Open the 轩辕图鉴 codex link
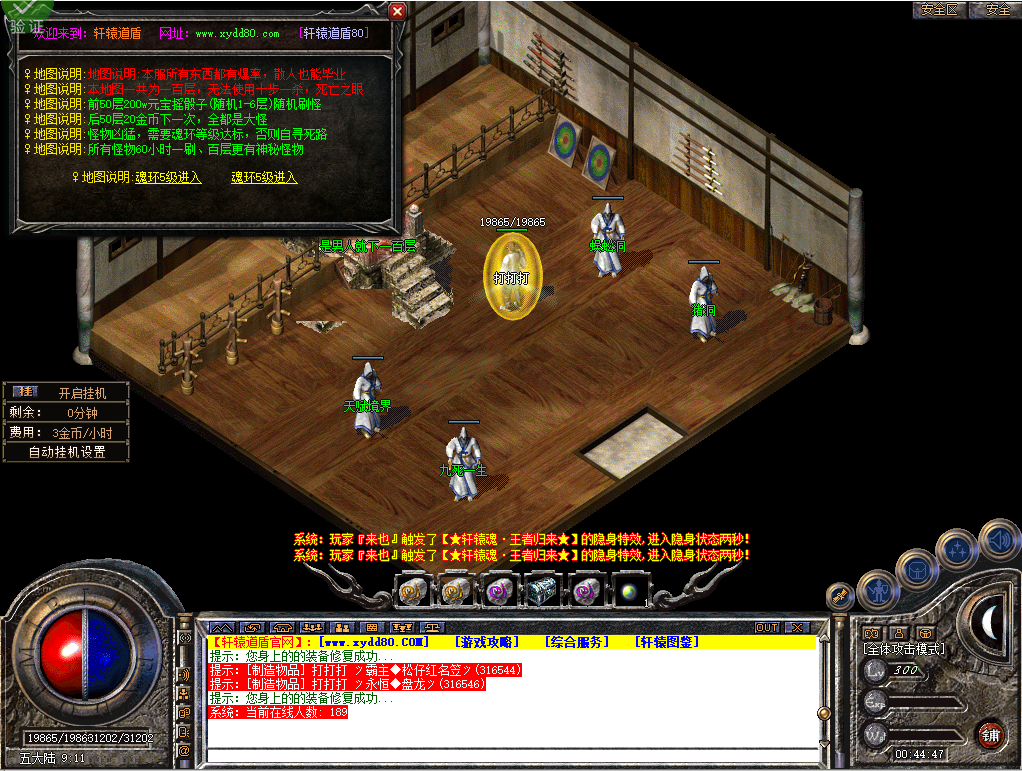 (667, 642)
